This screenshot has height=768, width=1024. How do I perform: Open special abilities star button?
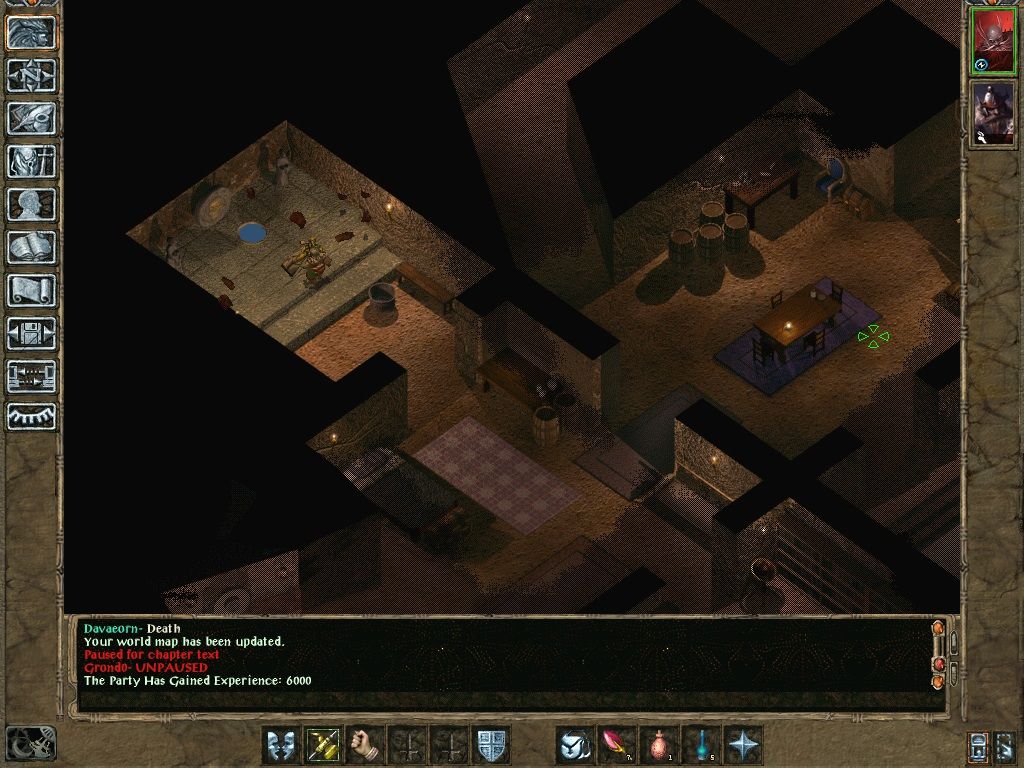(743, 745)
